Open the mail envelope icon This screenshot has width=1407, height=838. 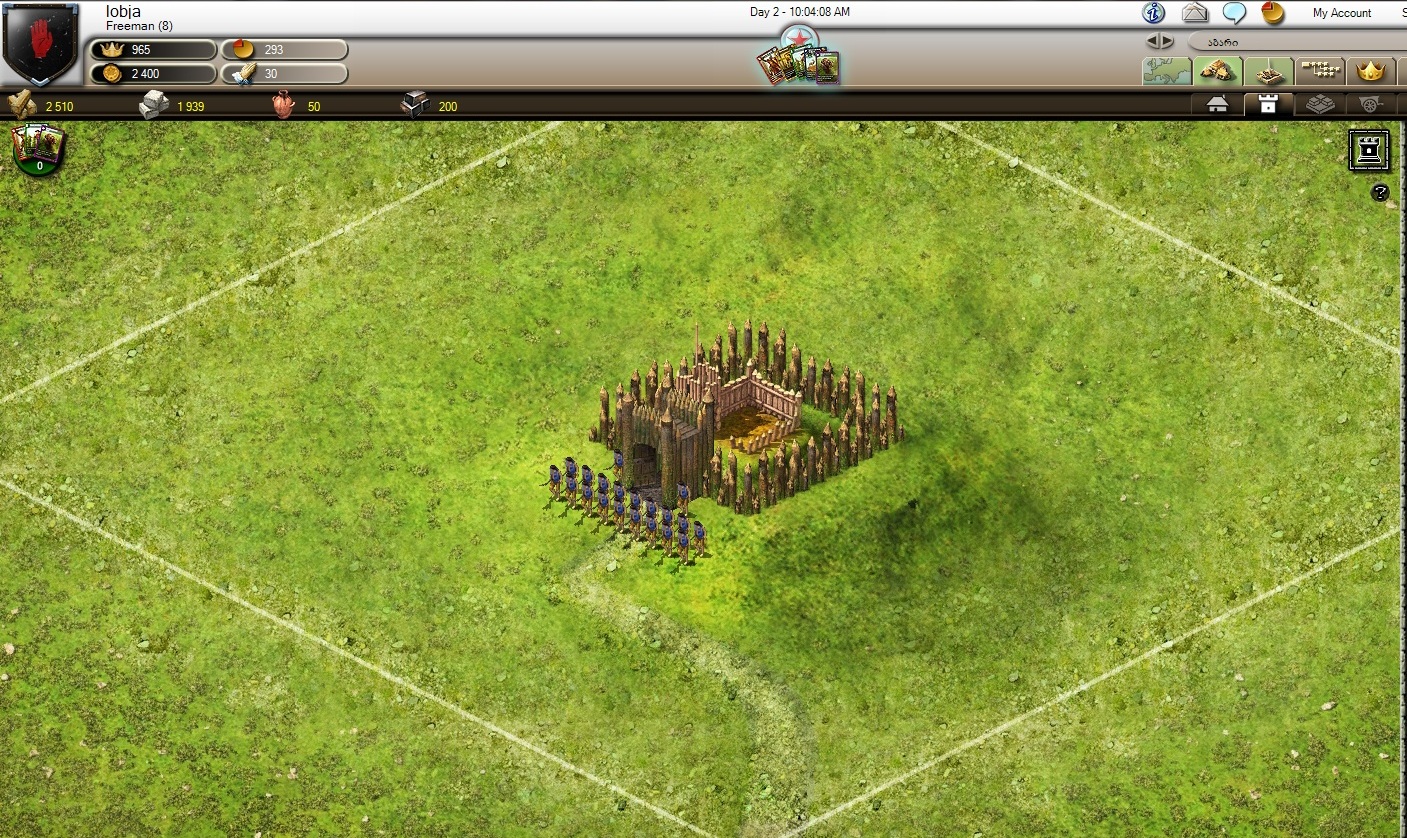(1195, 13)
